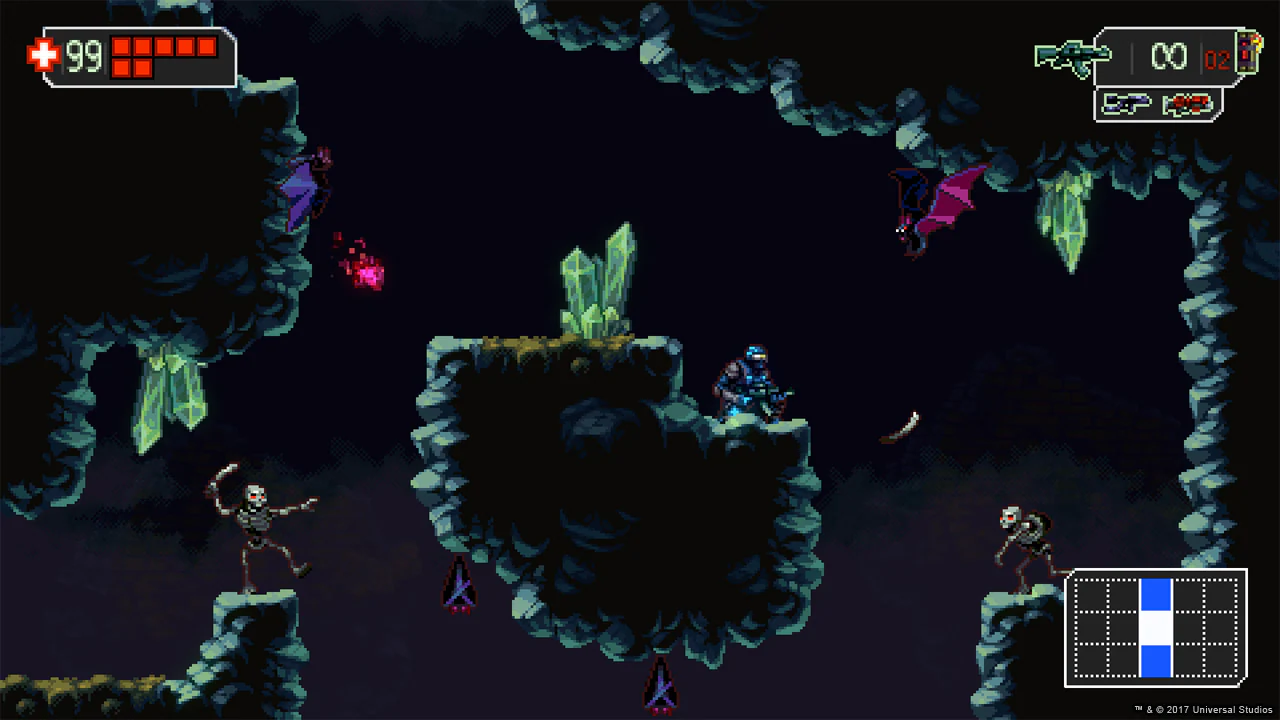
Task: Click the health number 99
Action: pyautogui.click(x=84, y=56)
